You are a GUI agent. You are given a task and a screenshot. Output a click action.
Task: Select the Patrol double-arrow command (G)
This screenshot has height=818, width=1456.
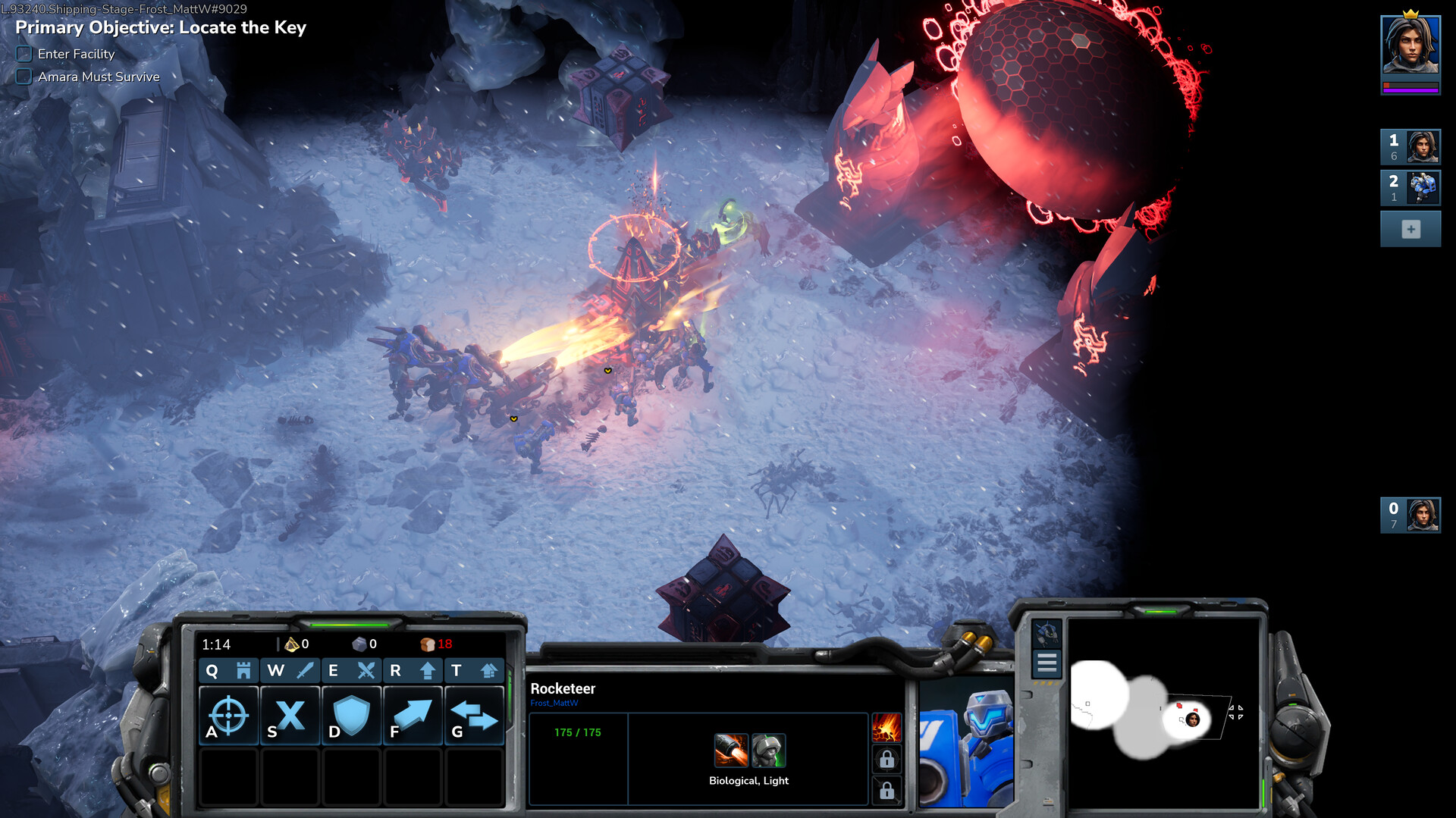(x=474, y=715)
